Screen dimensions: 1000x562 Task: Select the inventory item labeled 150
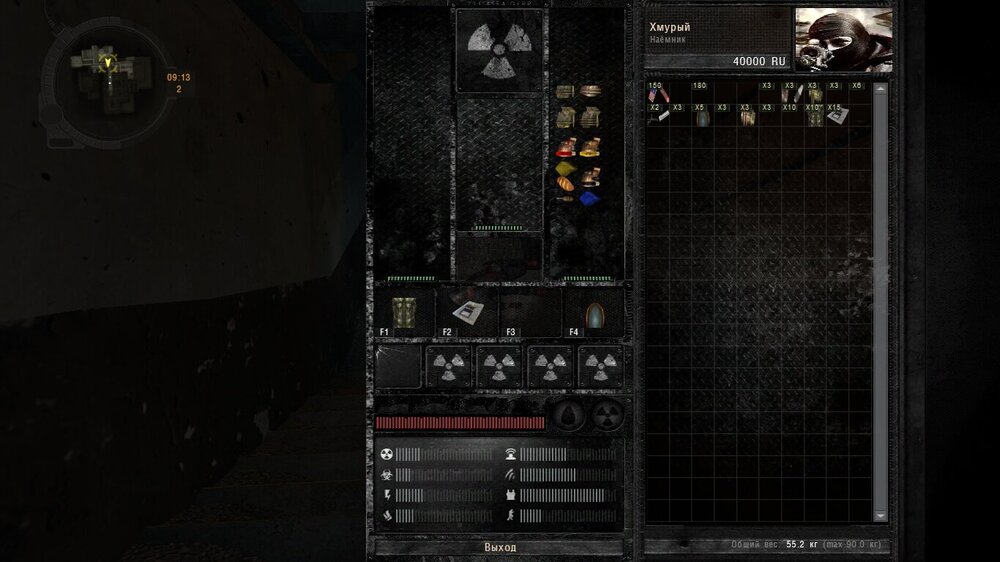pos(656,94)
